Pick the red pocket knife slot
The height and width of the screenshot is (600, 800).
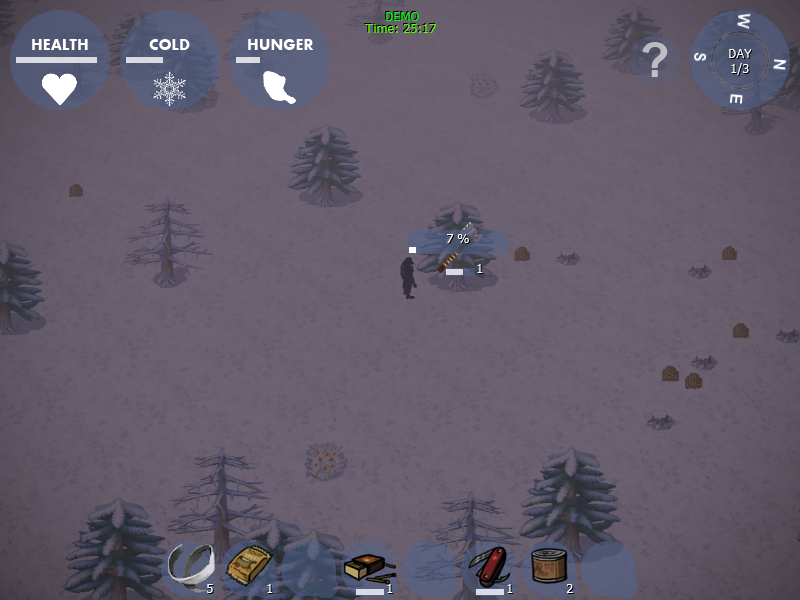pyautogui.click(x=490, y=568)
